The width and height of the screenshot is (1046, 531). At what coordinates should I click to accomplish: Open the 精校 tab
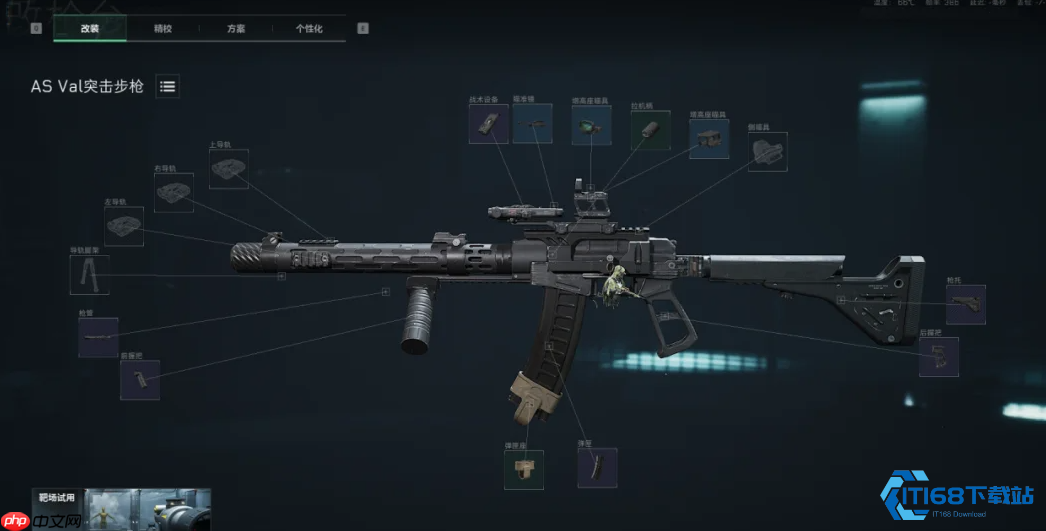[163, 29]
